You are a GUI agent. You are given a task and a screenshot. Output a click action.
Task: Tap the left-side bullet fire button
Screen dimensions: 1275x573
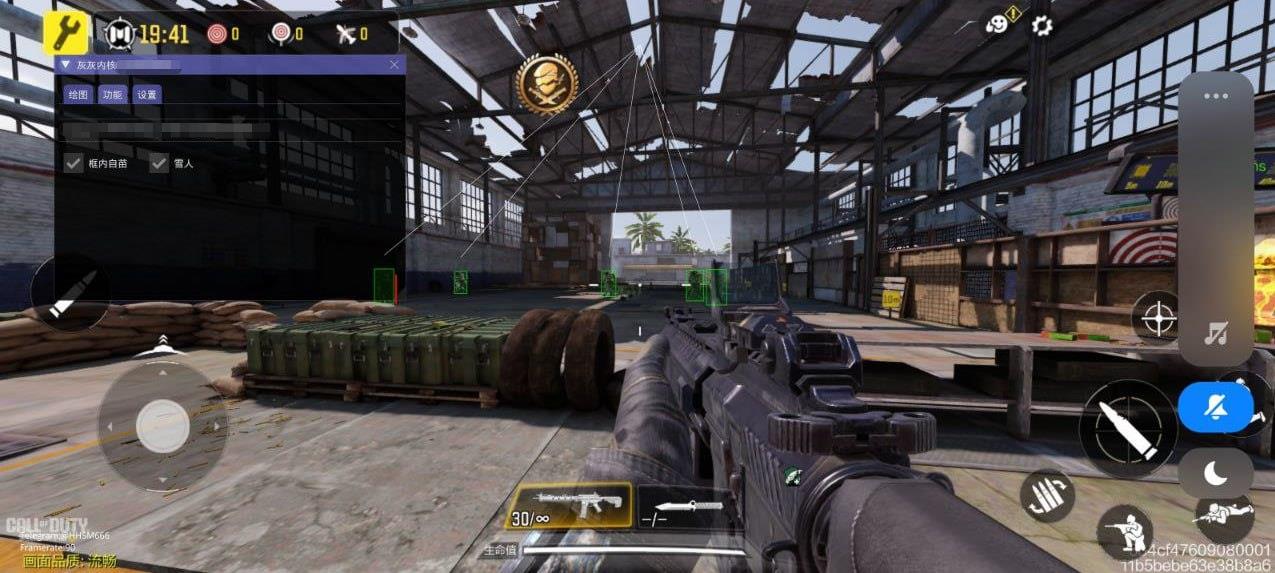[70, 292]
